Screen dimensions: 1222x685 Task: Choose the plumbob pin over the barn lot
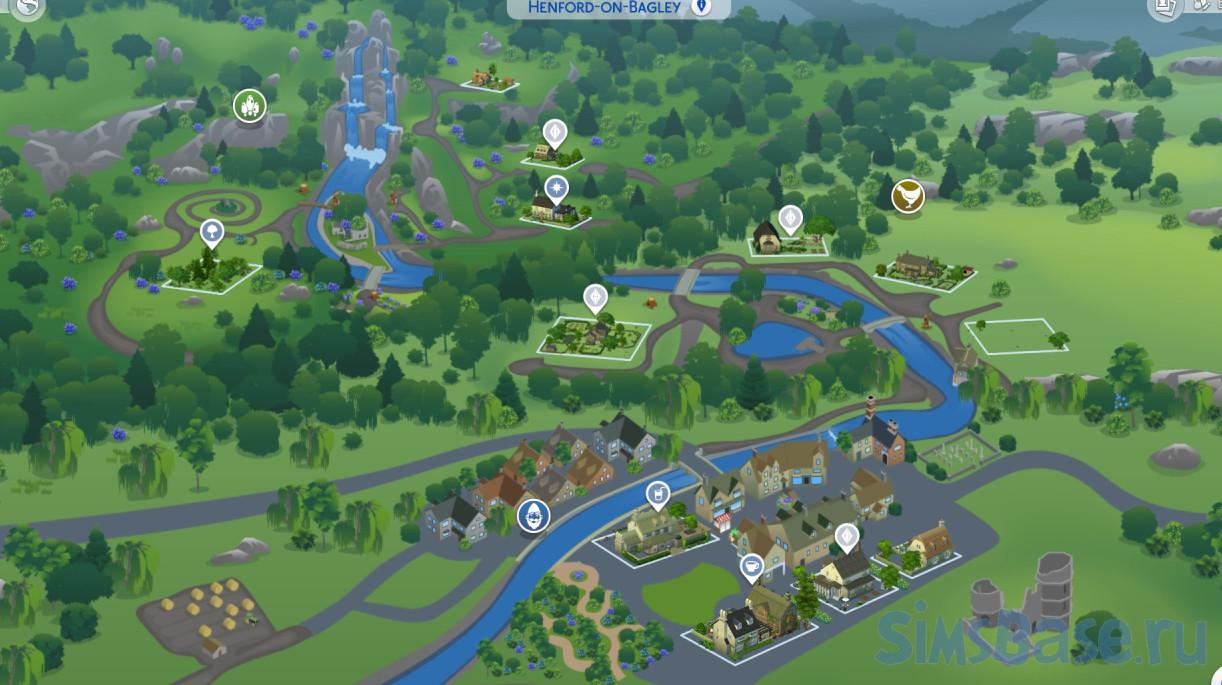click(790, 217)
